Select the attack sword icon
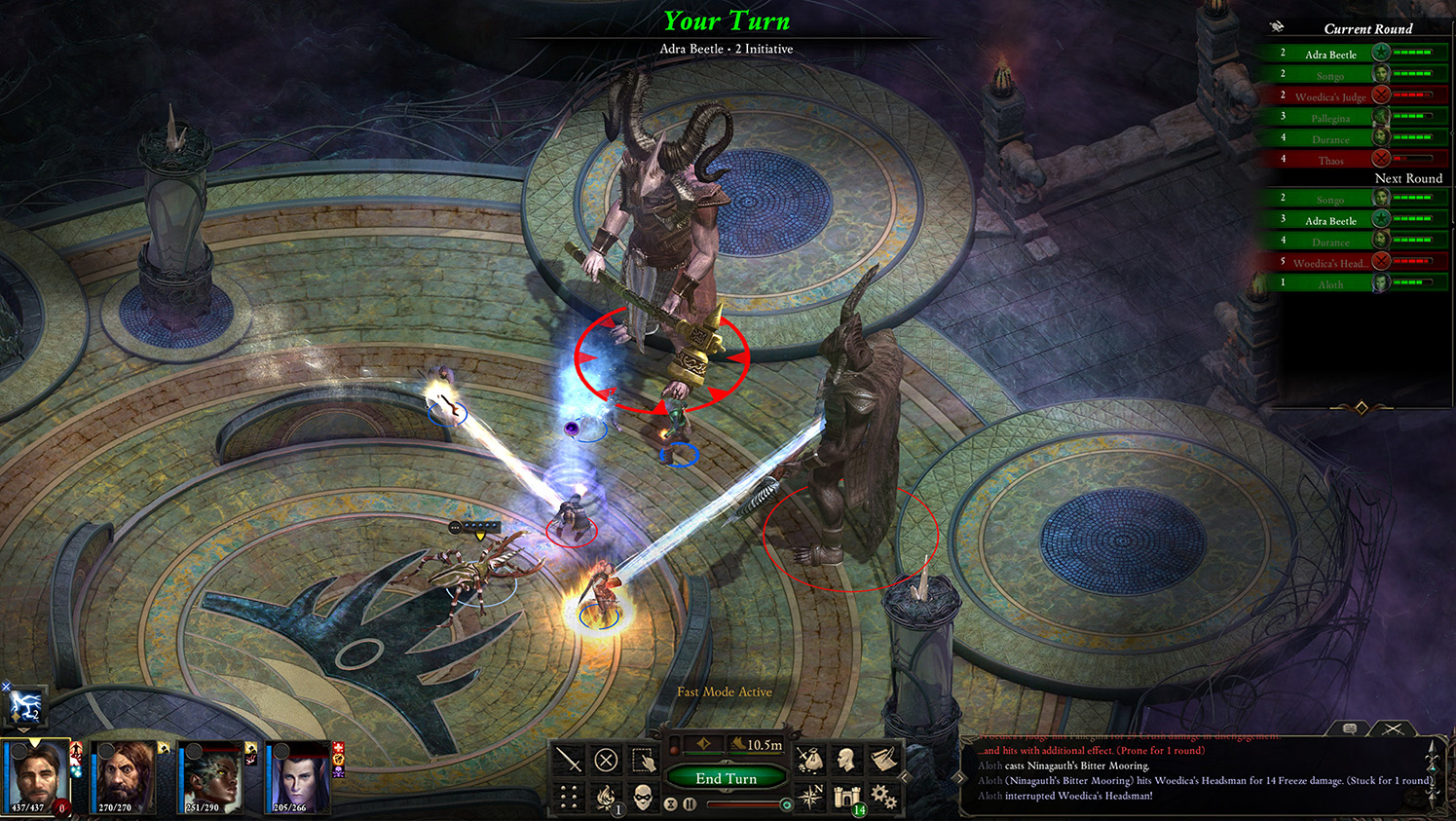The image size is (1456, 821). click(570, 758)
